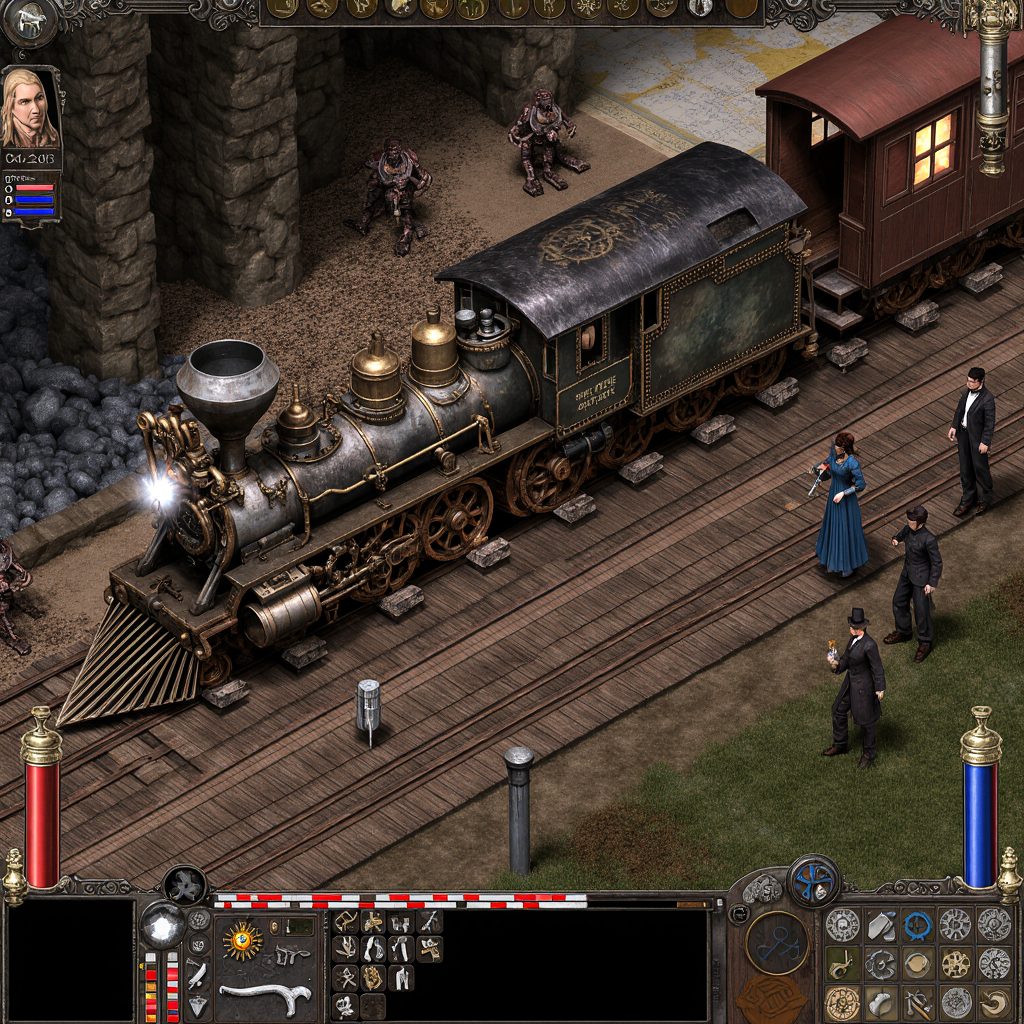Select the gold engraved coin slot
Viewport: 1024px width, 1024px height.
click(x=842, y=1002)
